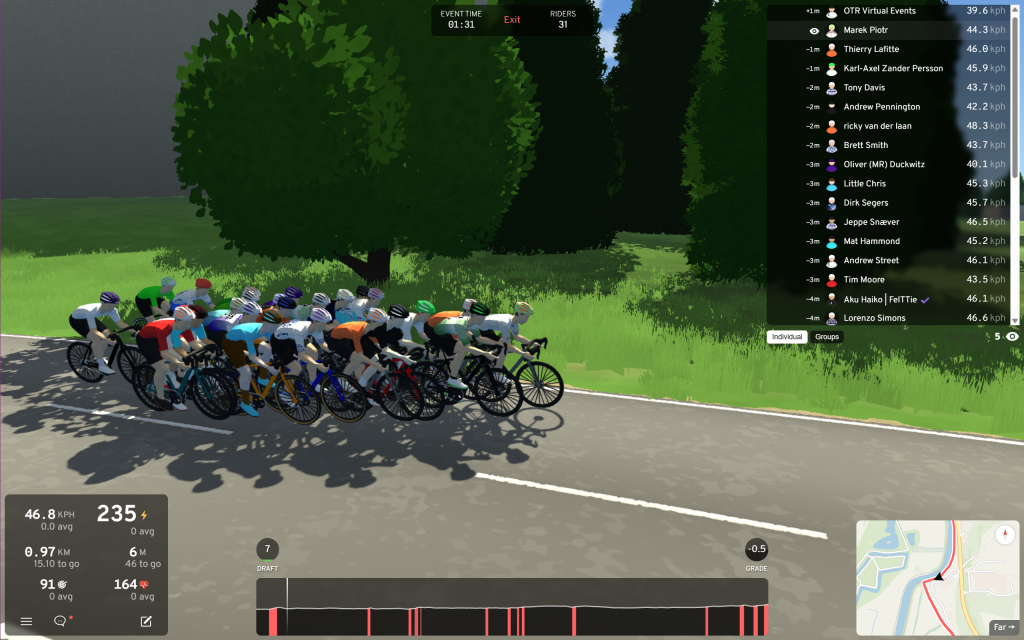Open the chat messages bubble
Viewport: 1024px width, 640px height.
(60, 621)
